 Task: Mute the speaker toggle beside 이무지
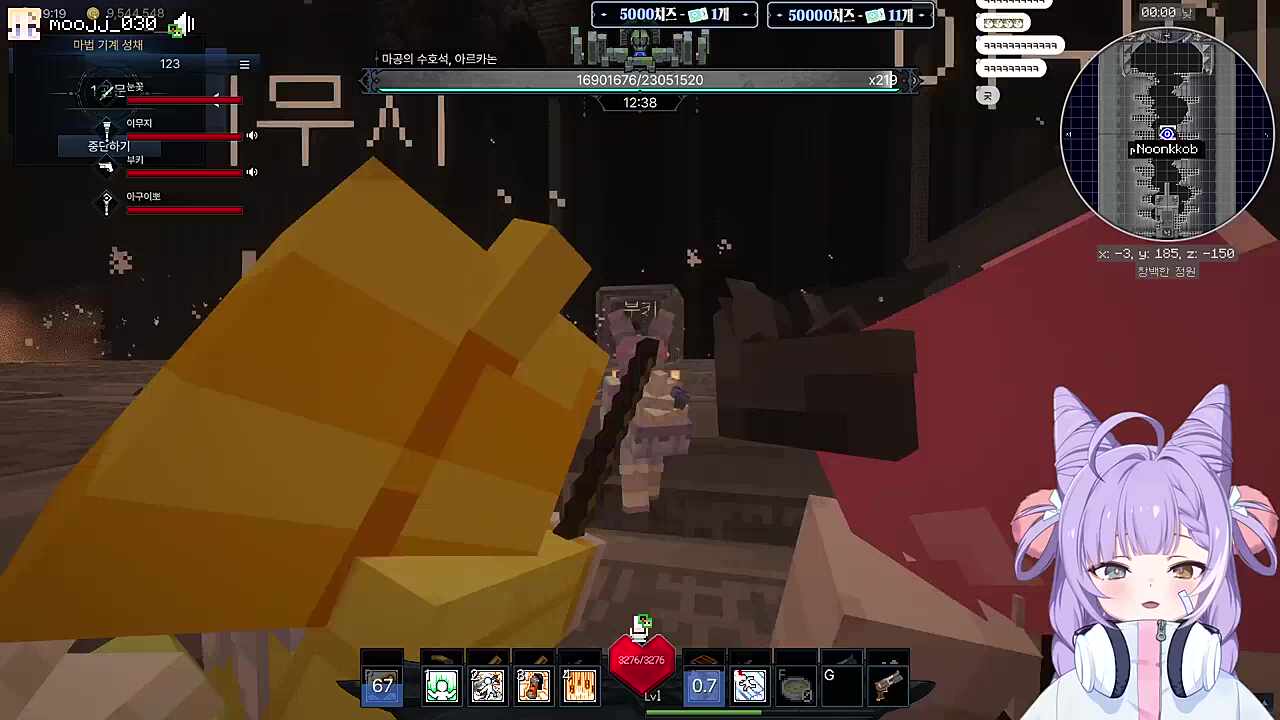point(252,135)
